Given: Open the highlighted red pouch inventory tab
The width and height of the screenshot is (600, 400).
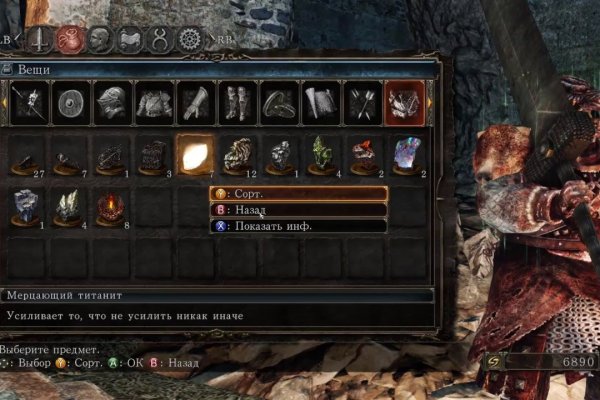Looking at the screenshot, I should [x=70, y=40].
